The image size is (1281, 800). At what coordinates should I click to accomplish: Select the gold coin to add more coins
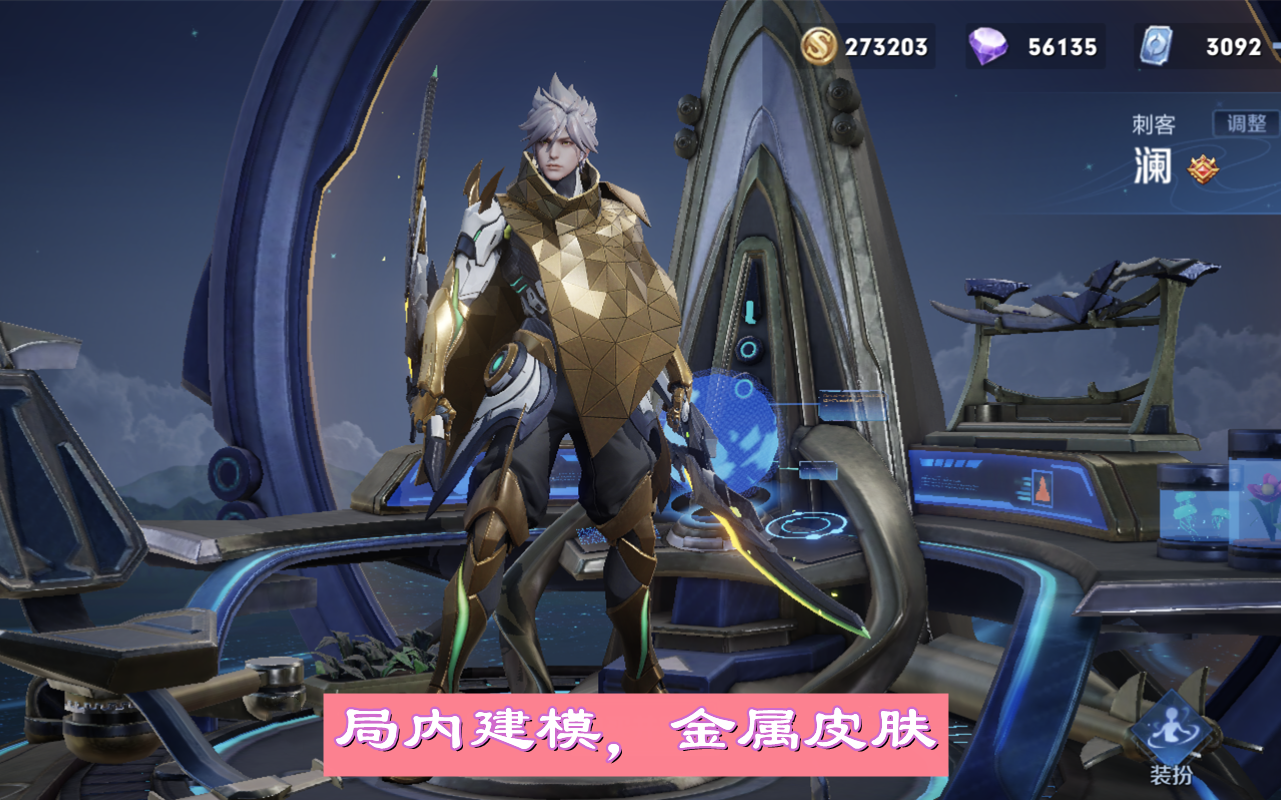pos(820,45)
